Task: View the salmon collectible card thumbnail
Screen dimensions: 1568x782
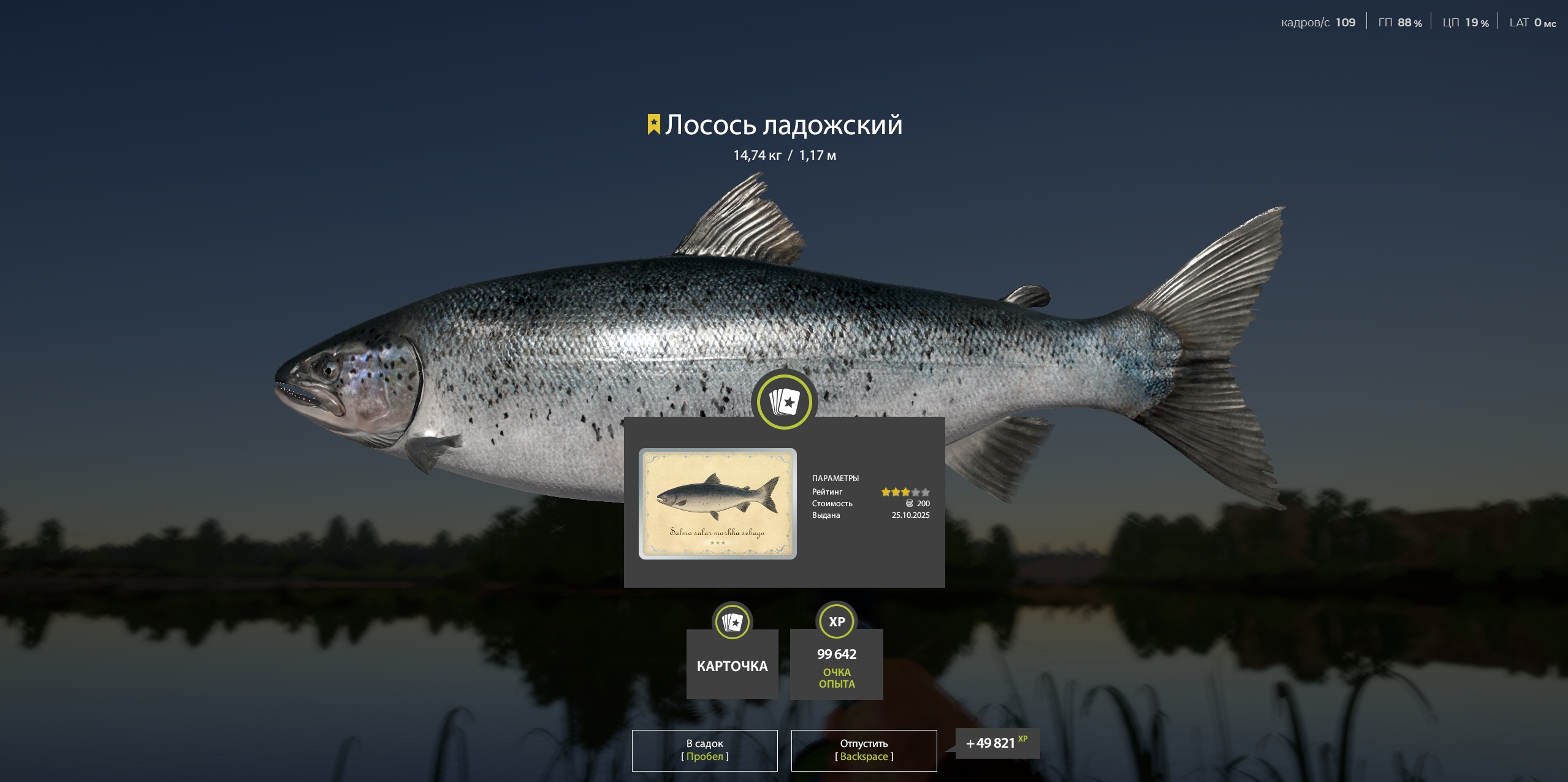Action: click(717, 503)
